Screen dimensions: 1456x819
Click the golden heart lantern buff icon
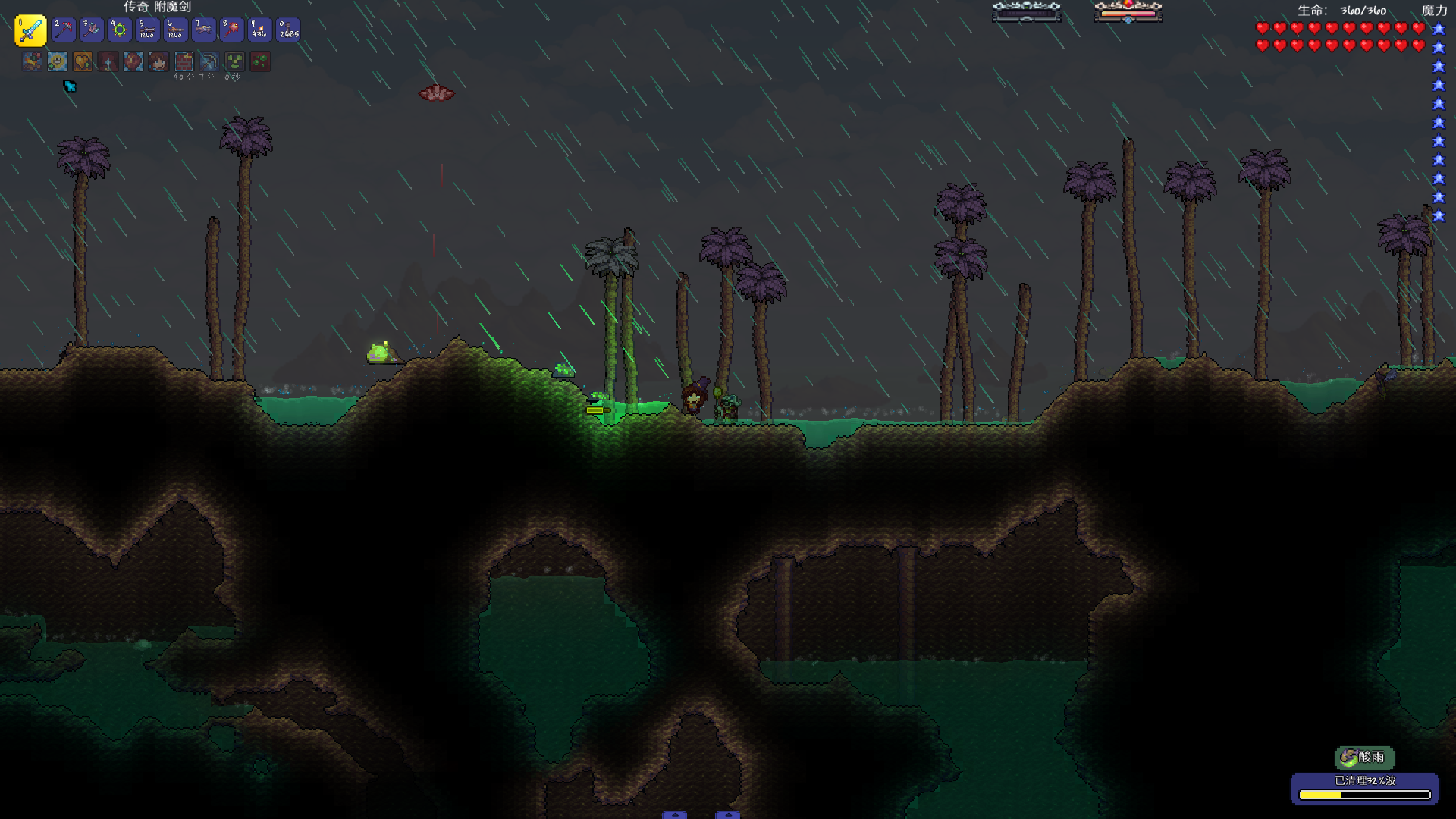(x=83, y=61)
